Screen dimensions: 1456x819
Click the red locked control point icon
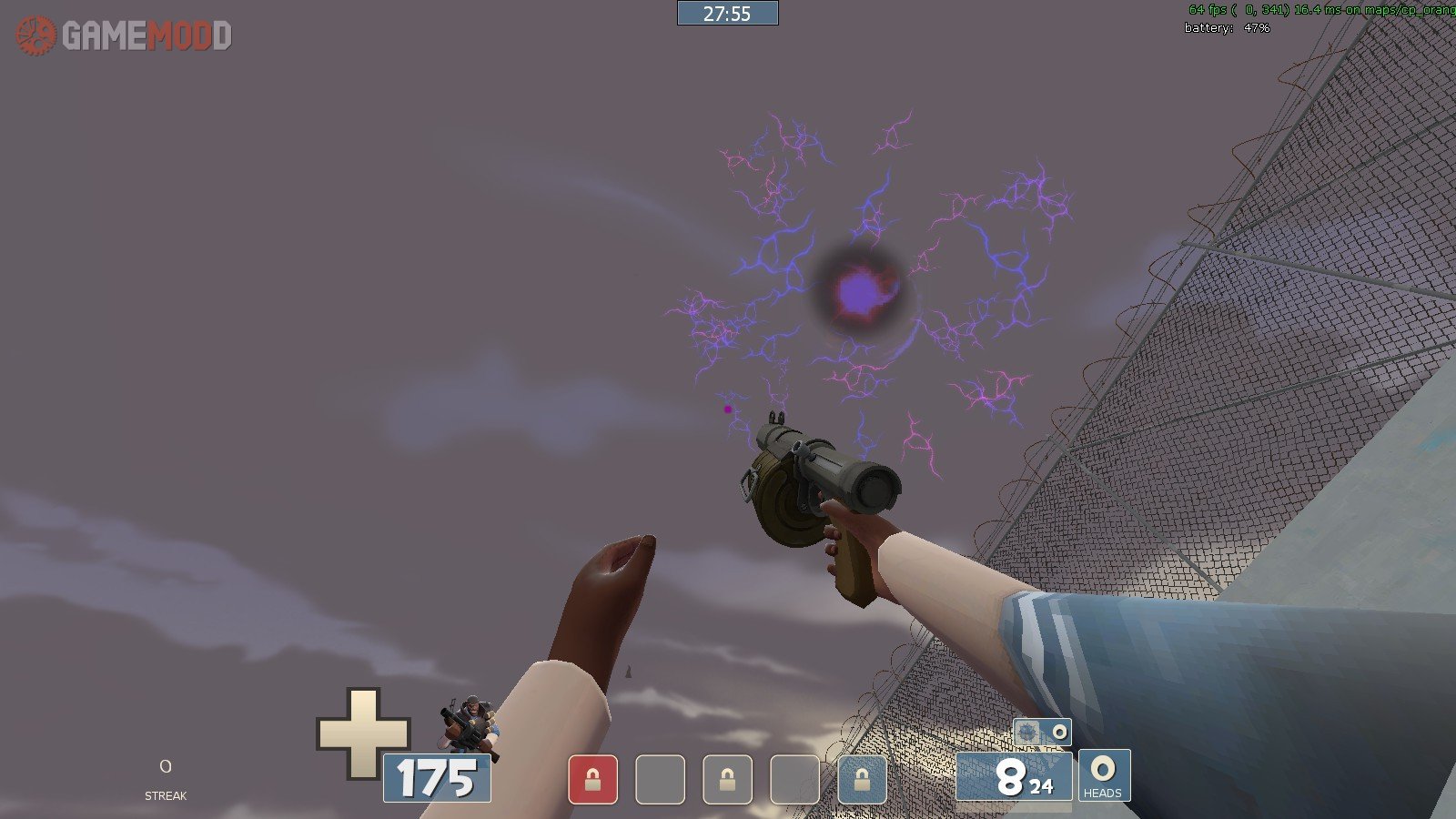coord(592,780)
